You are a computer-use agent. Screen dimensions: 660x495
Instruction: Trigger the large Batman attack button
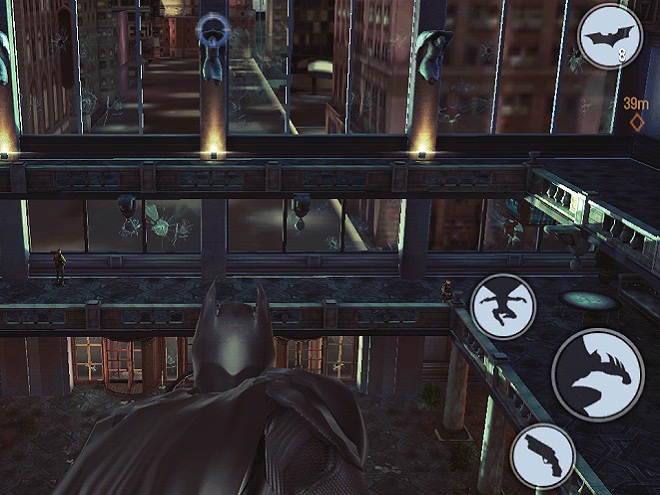click(597, 375)
